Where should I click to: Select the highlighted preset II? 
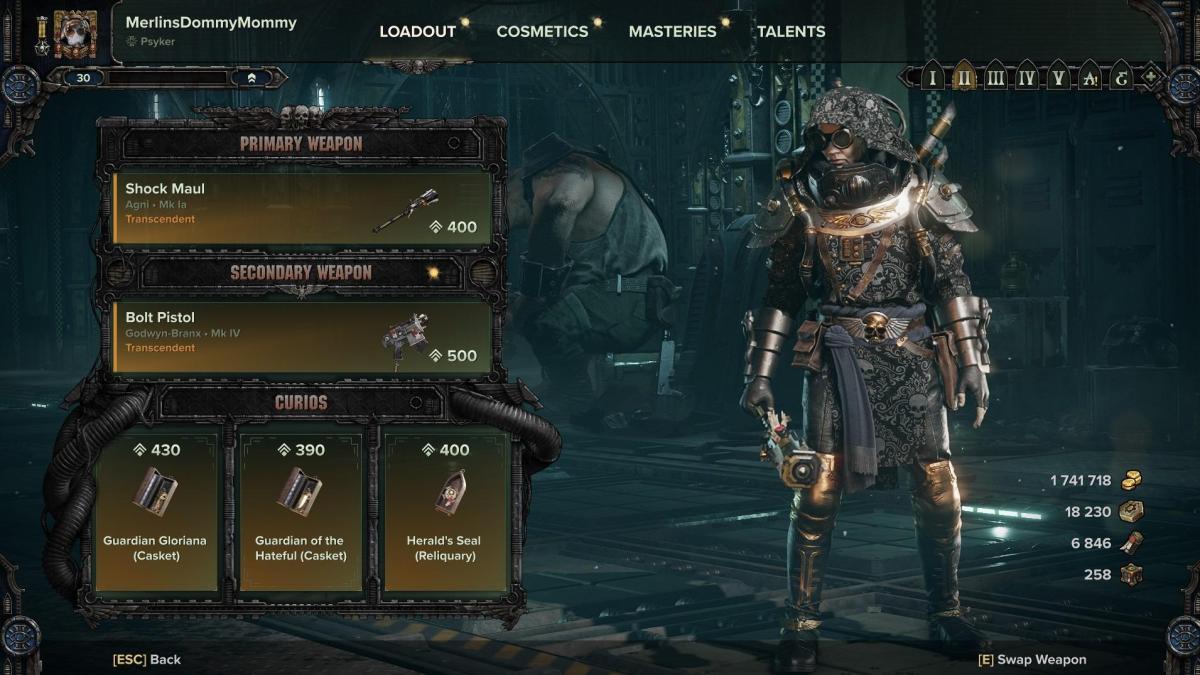pos(964,77)
